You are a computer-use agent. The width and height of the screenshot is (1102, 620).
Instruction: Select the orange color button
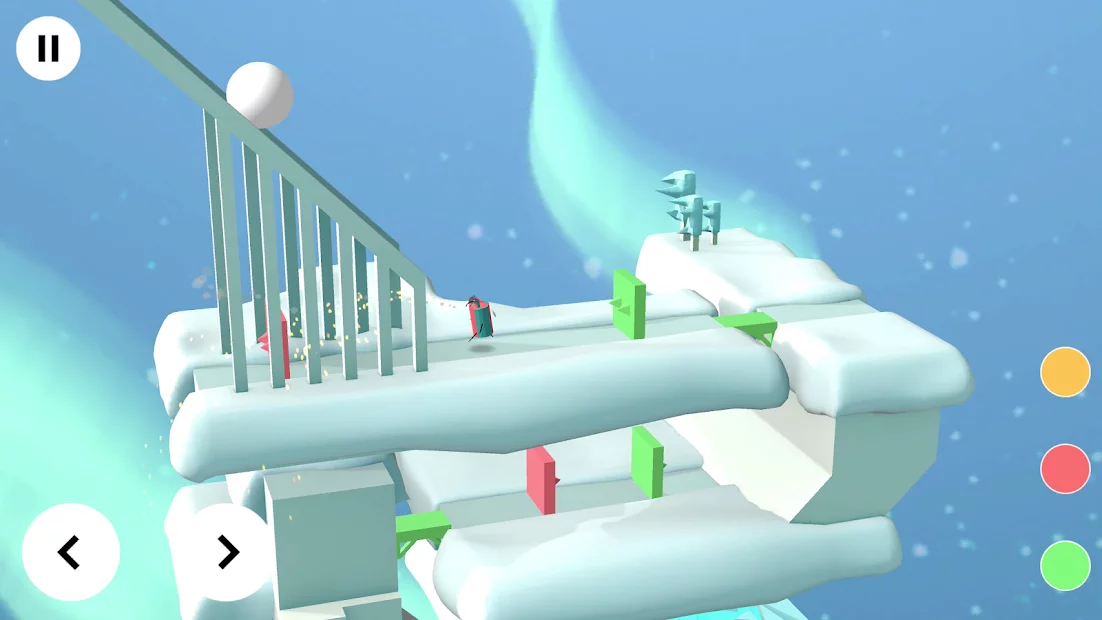point(1065,372)
